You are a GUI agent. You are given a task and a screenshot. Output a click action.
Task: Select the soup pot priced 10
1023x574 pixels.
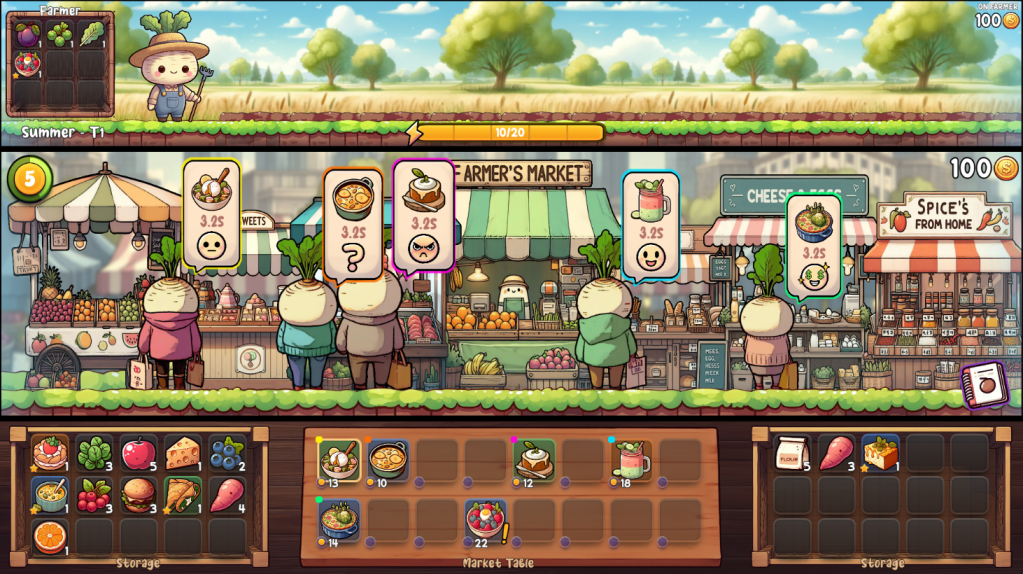[x=387, y=460]
